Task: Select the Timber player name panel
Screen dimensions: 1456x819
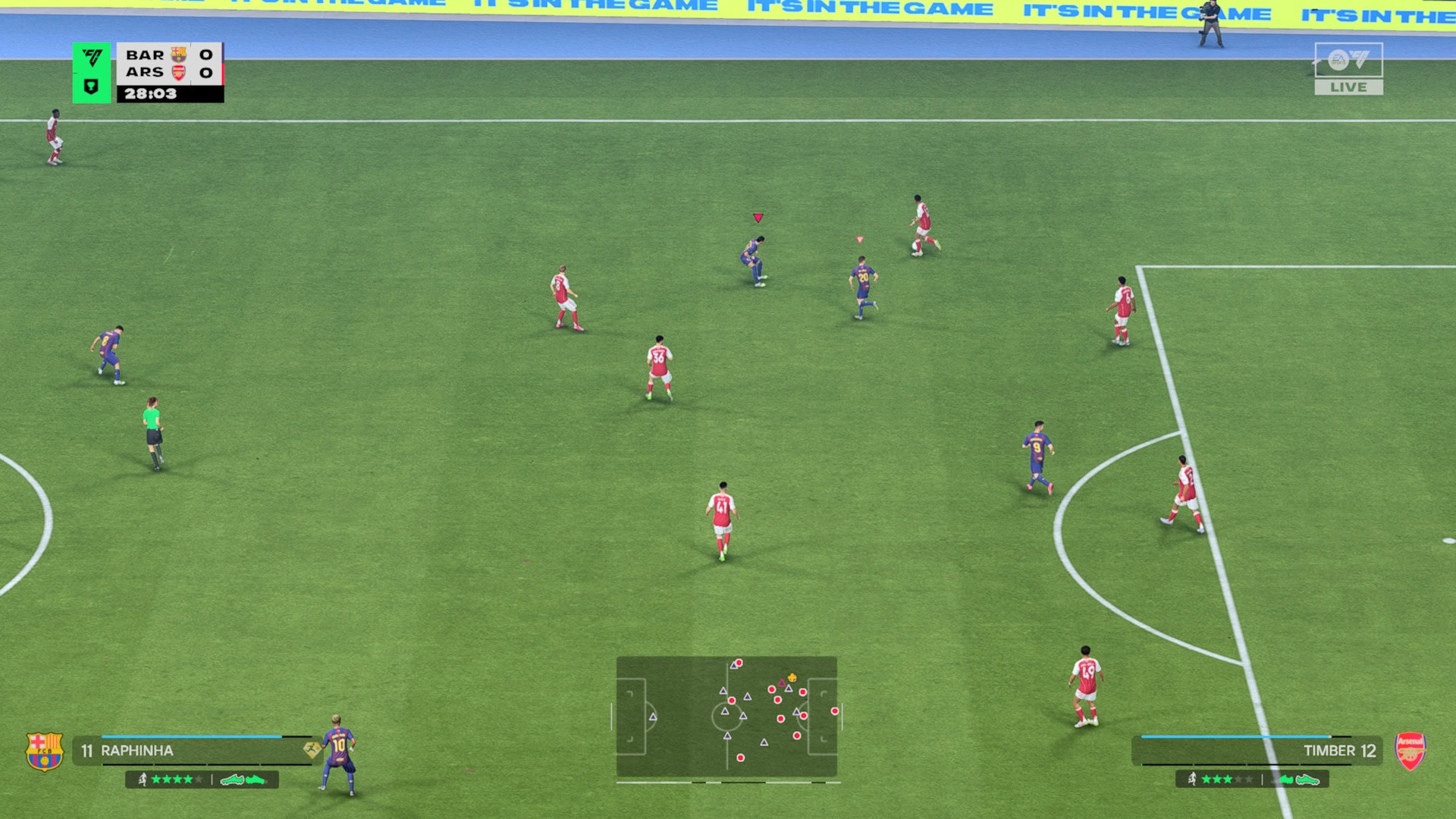Action: point(1259,751)
